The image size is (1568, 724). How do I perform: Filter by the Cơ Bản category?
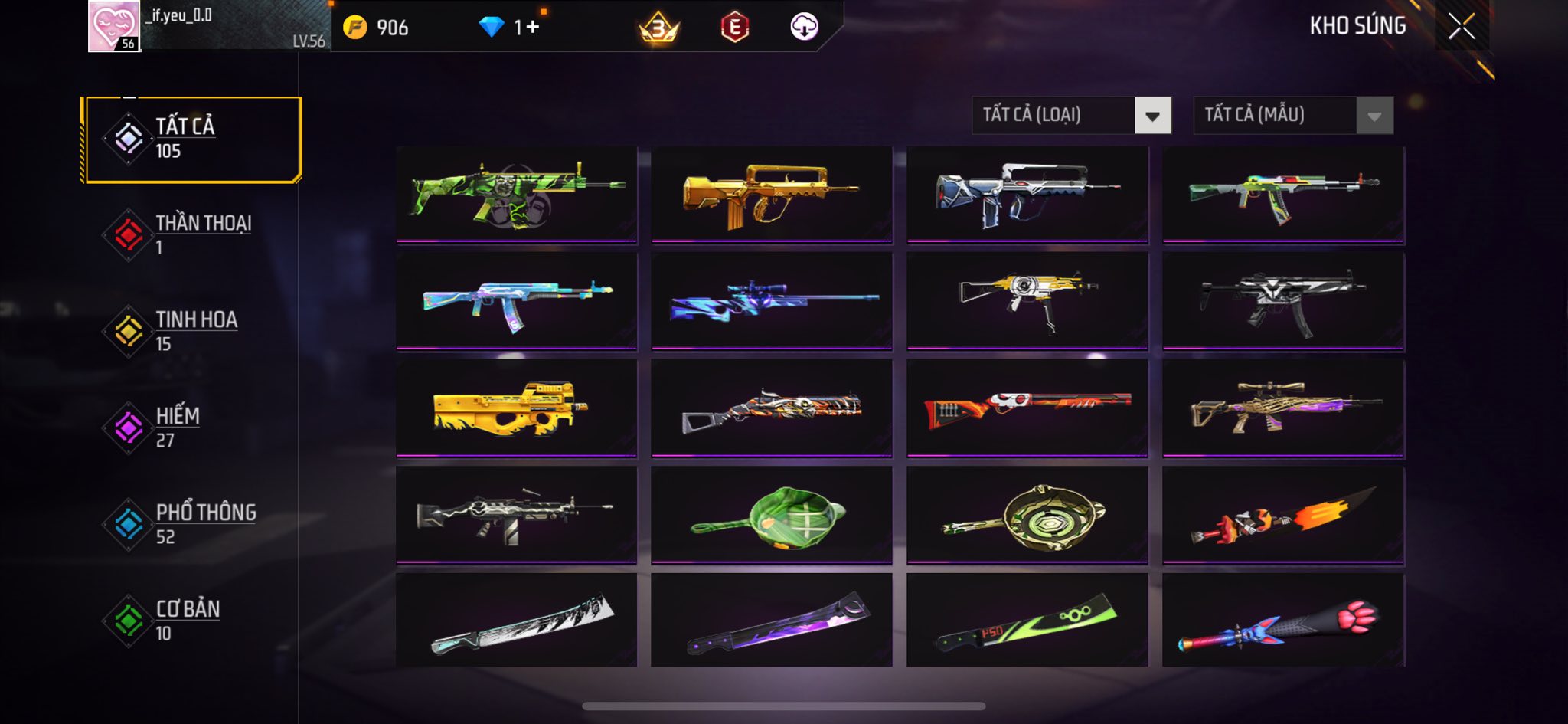point(191,621)
